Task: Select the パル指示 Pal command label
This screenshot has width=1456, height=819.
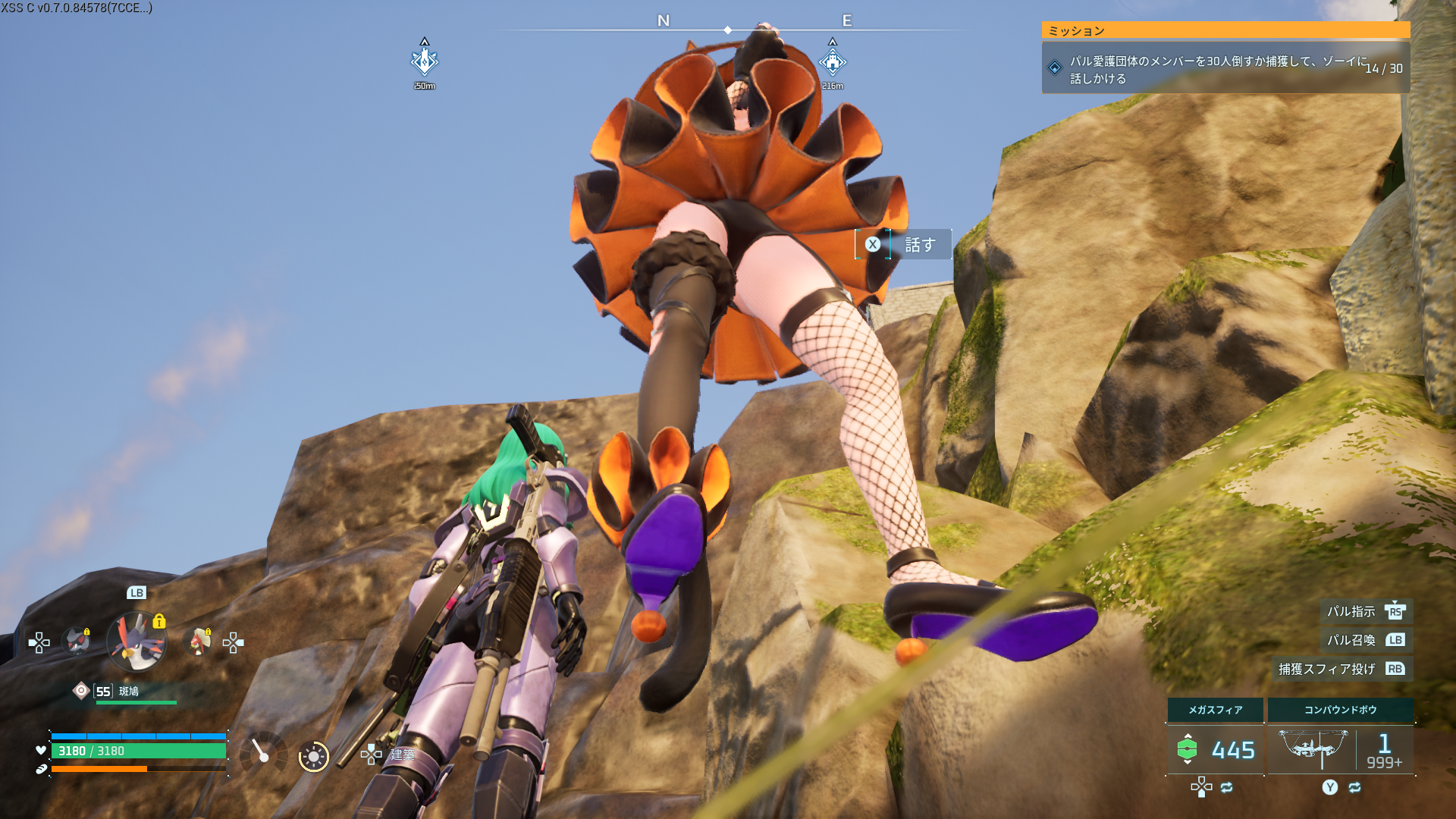Action: click(x=1351, y=611)
